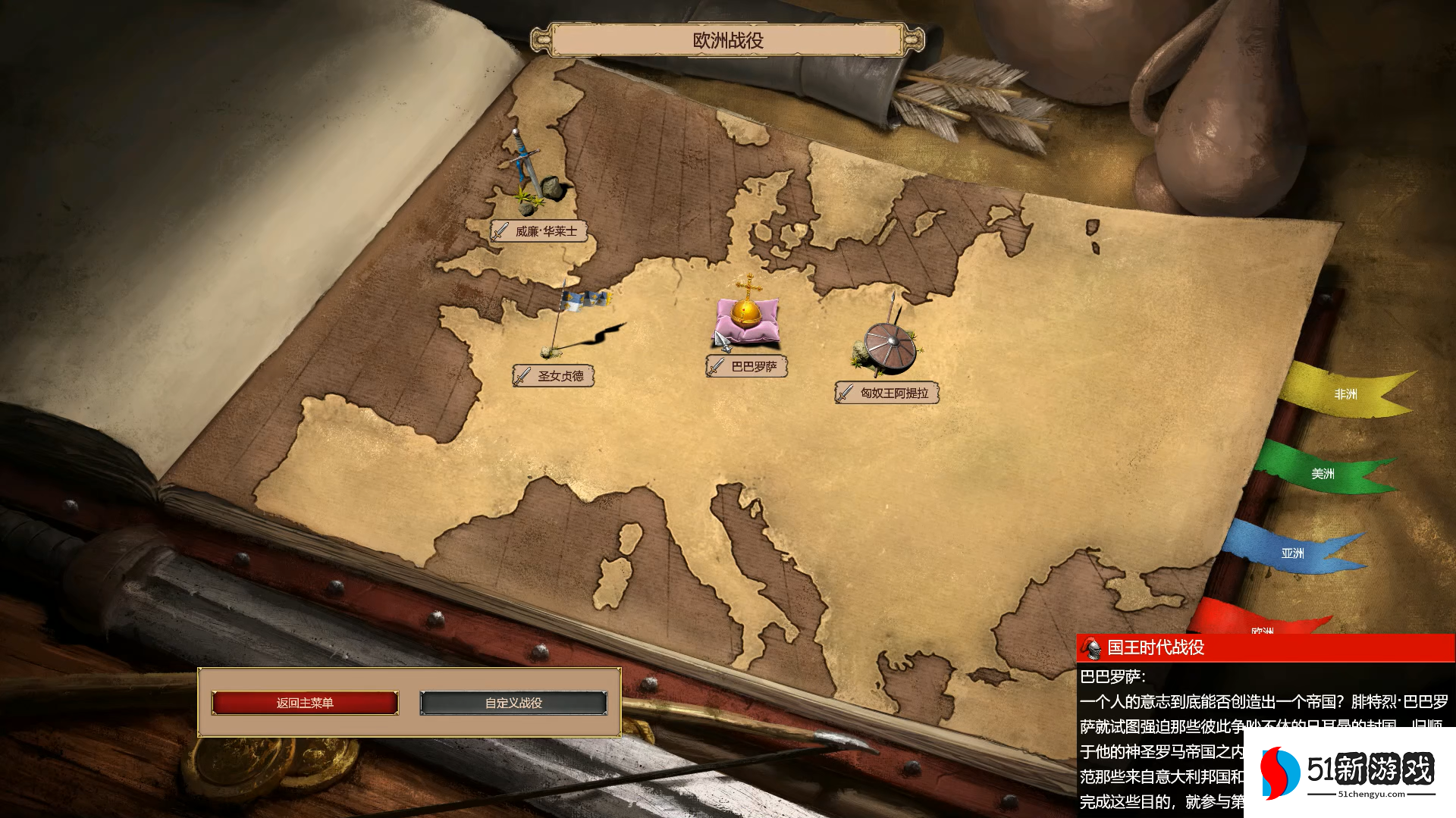
Task: Open 自定义战役 custom campaigns
Action: click(513, 703)
